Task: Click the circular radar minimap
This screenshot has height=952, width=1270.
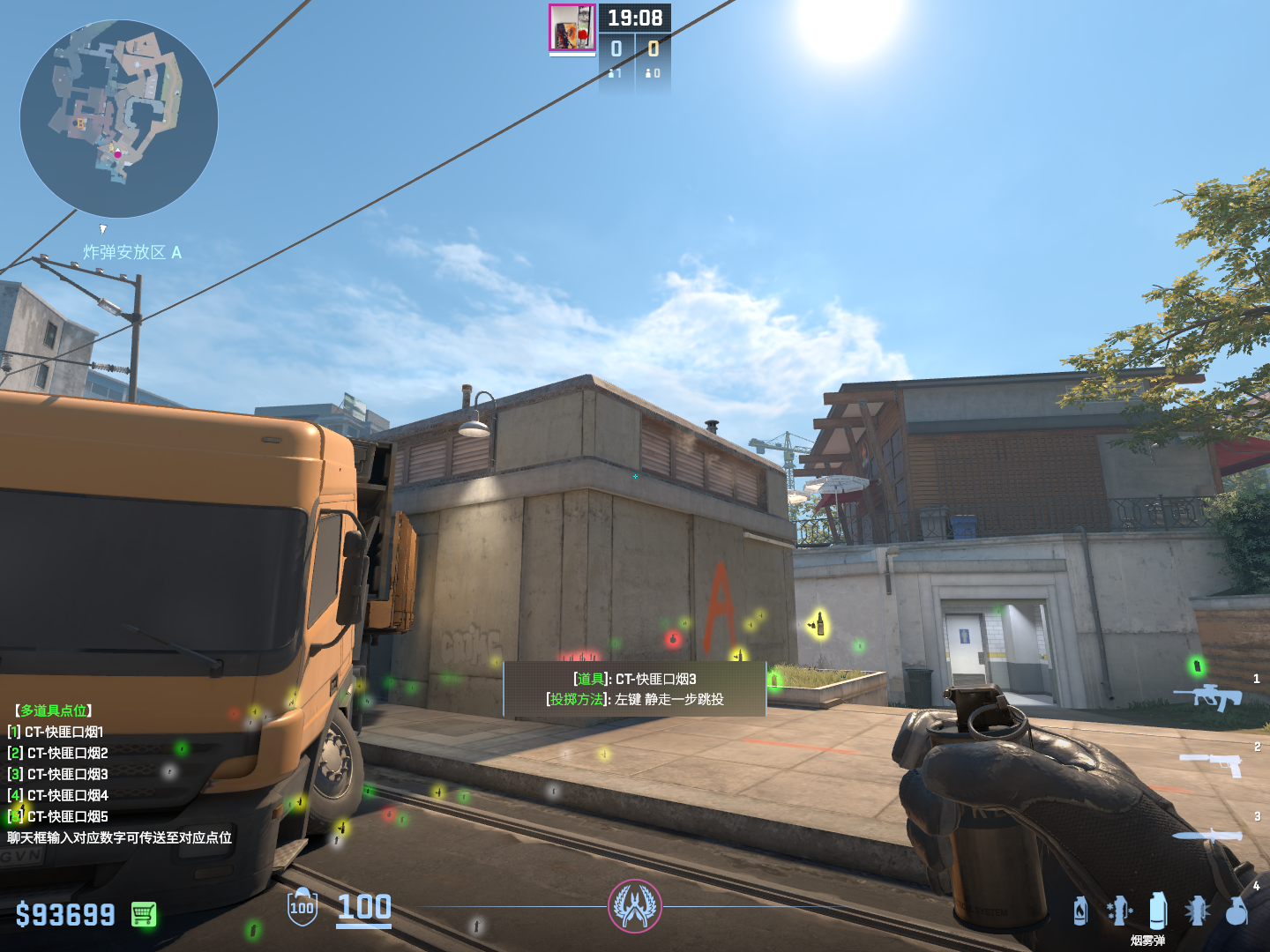Action: (119, 119)
